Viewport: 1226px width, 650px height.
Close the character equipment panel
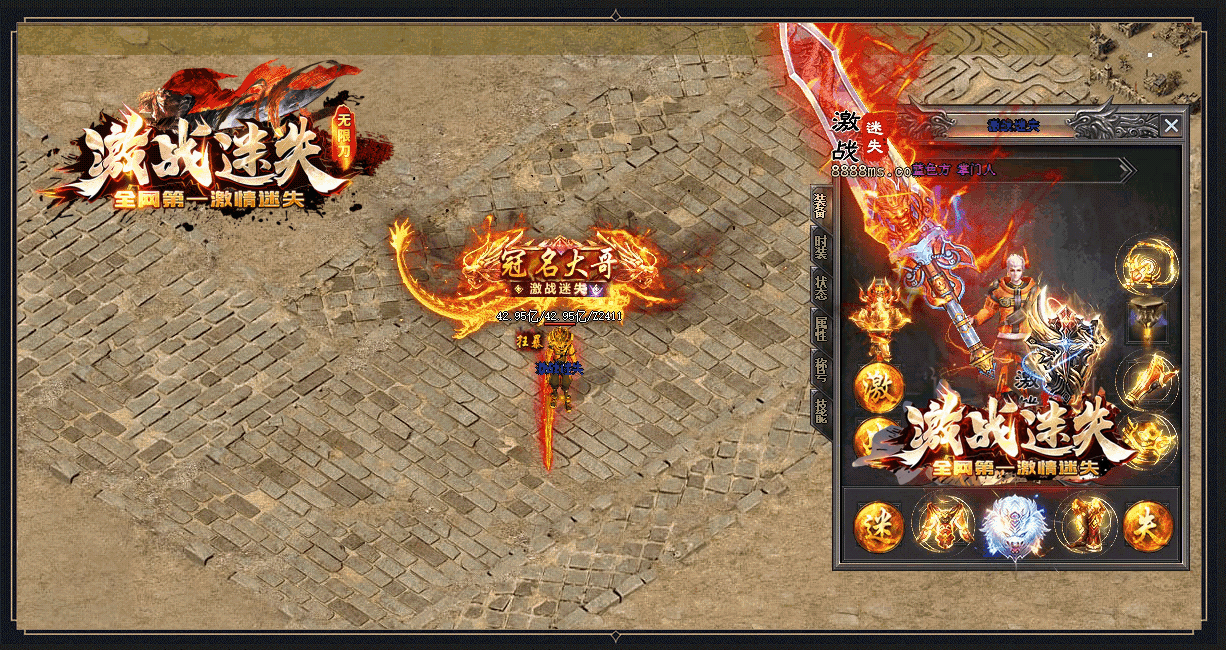pos(1171,125)
